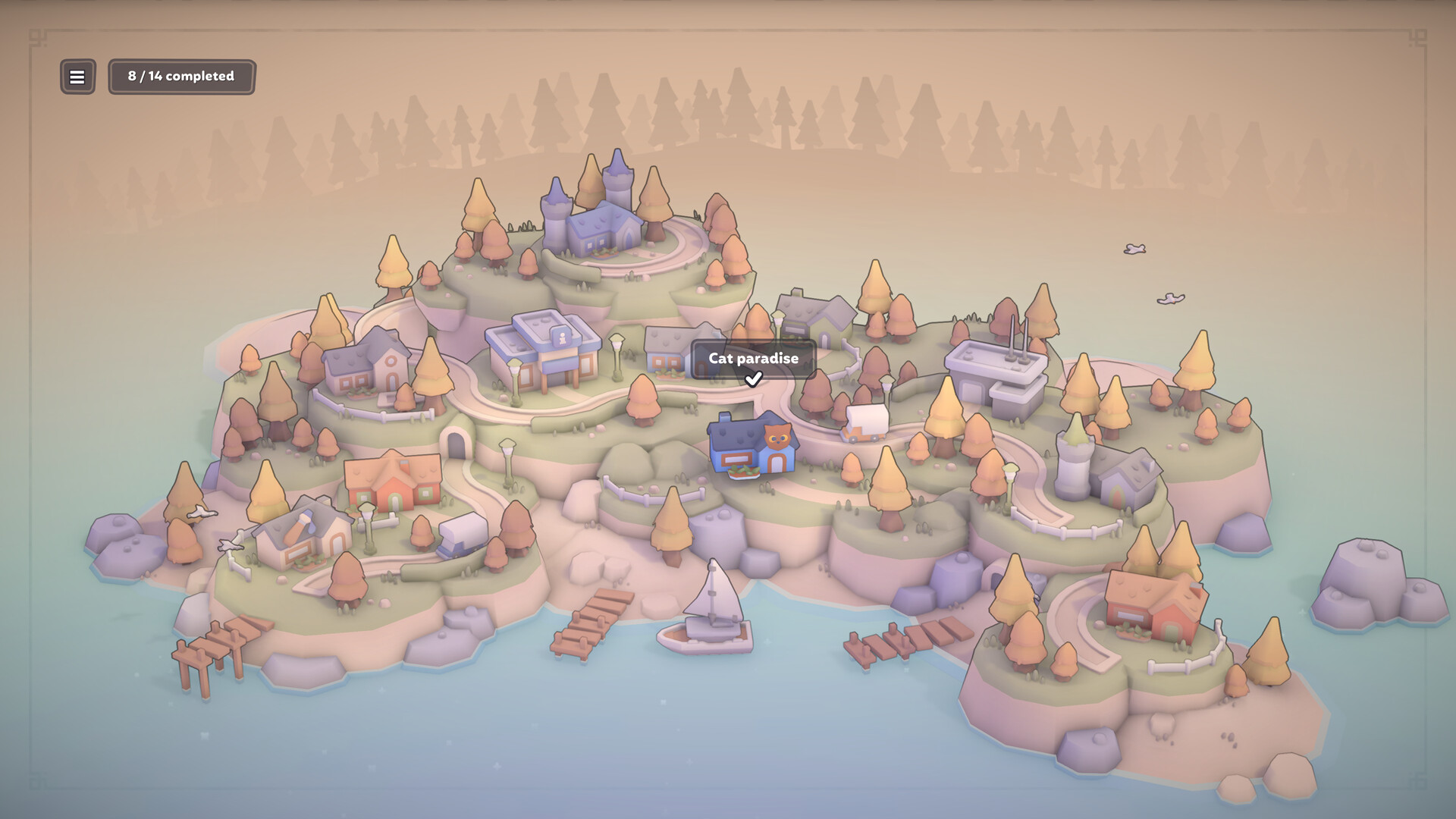
Task: Select the building with the info sign
Action: click(x=544, y=350)
